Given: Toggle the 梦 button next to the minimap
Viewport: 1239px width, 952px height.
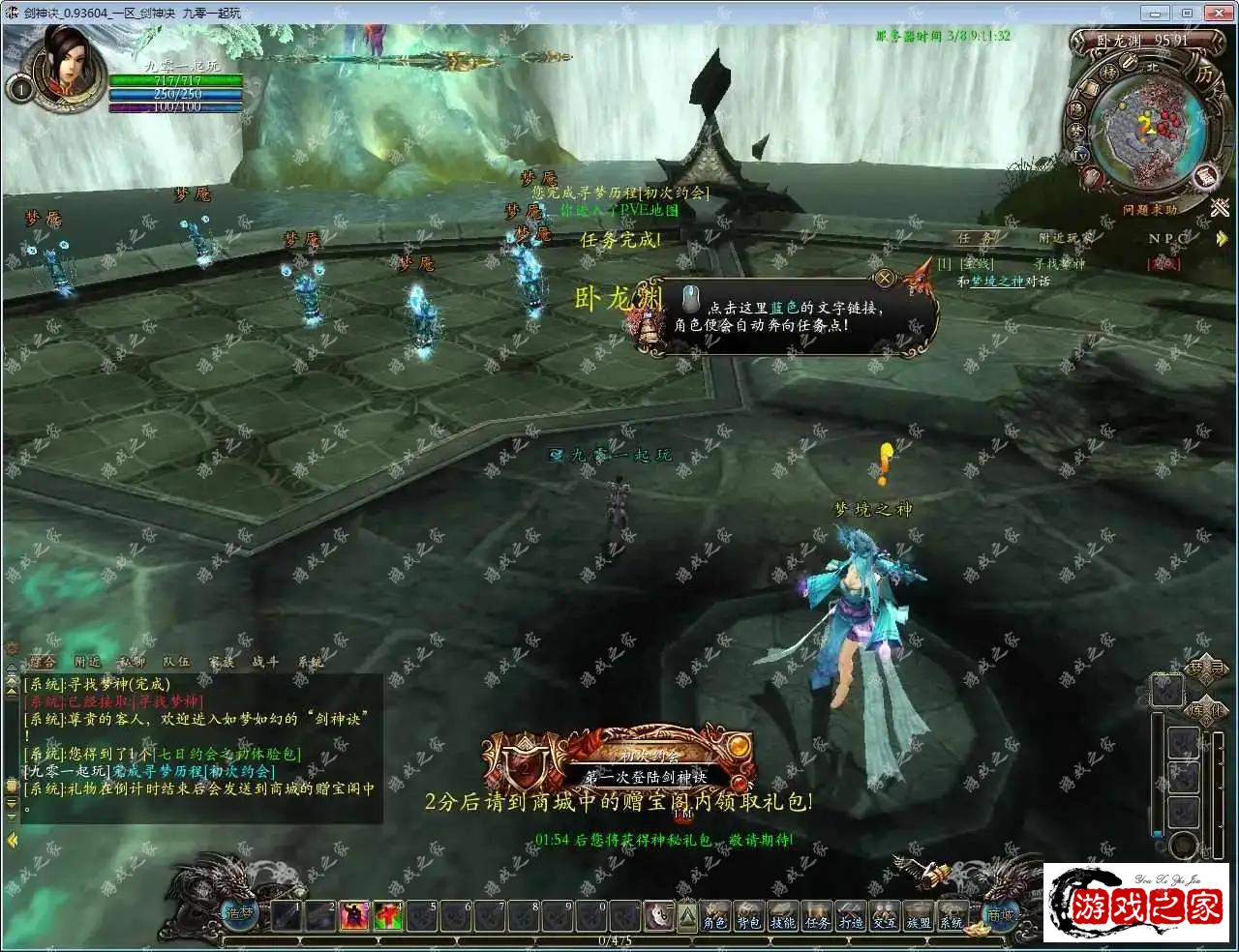Looking at the screenshot, I should tap(1074, 130).
